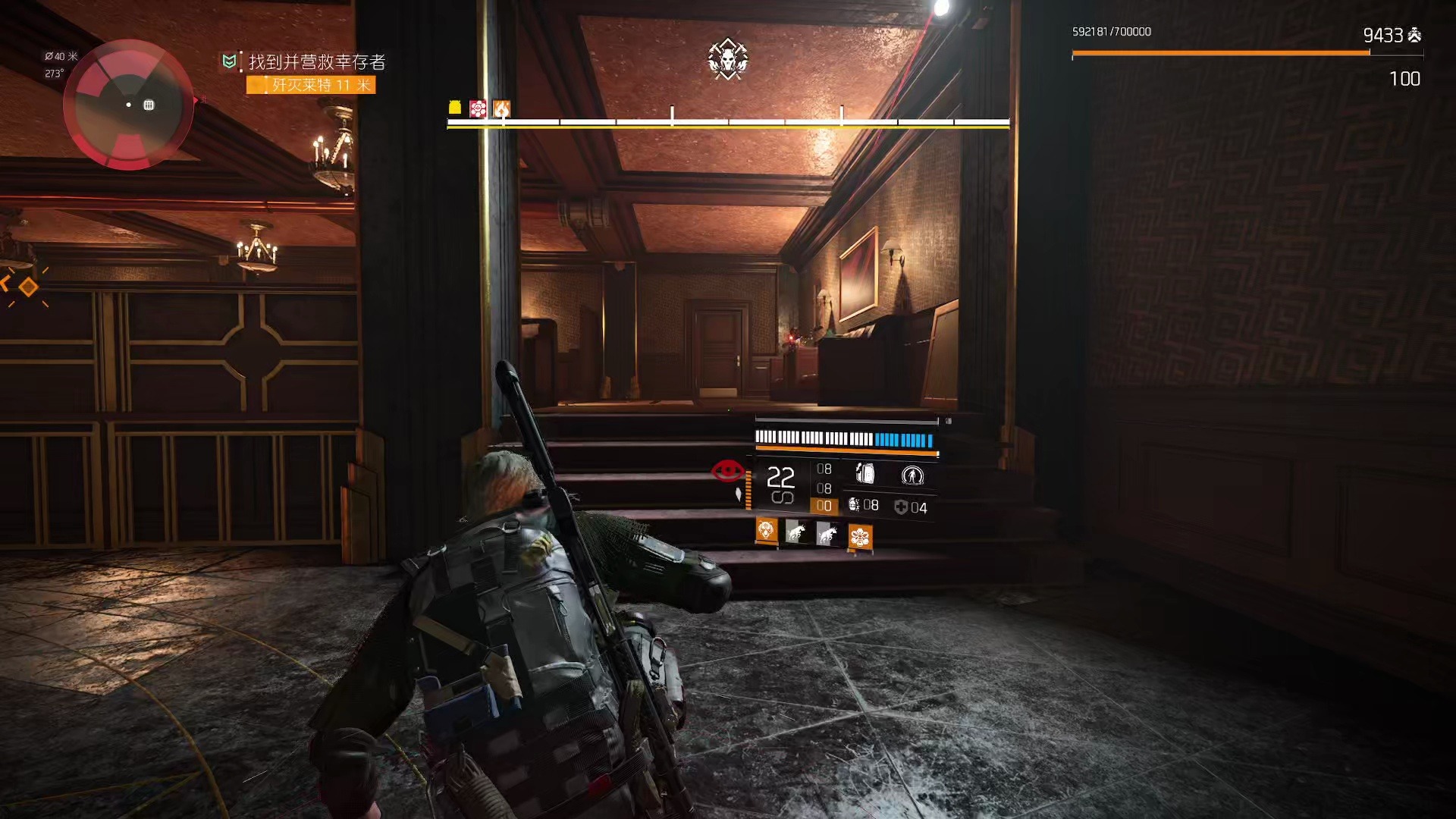Click the red eye detection indicator
This screenshot has width=1456, height=819.
click(728, 471)
